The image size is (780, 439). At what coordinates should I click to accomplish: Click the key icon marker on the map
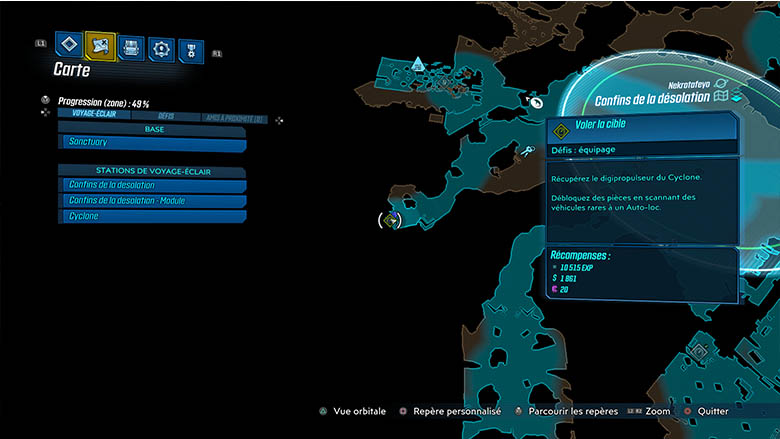pos(528,151)
